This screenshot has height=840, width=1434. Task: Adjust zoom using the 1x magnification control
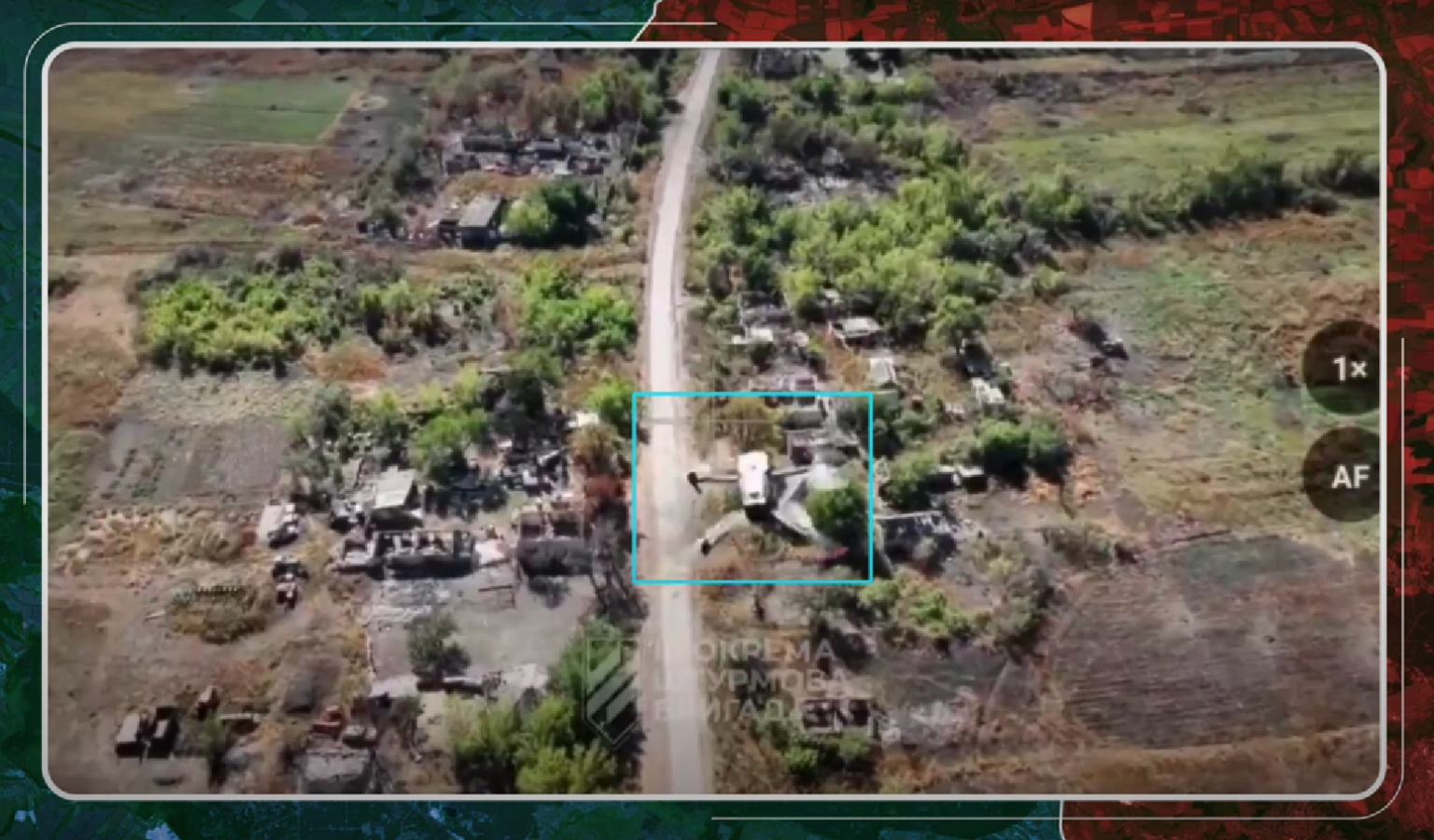coord(1347,369)
